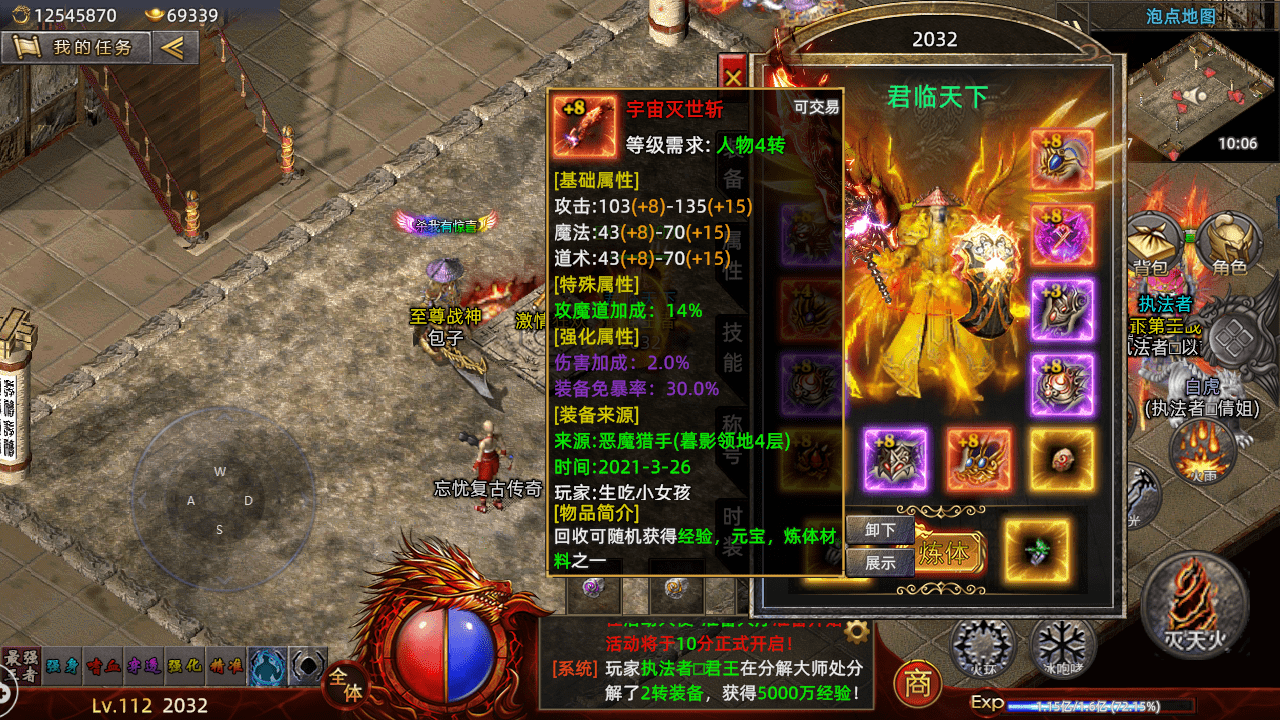Open the 我的任务 quest tracker

(77, 47)
